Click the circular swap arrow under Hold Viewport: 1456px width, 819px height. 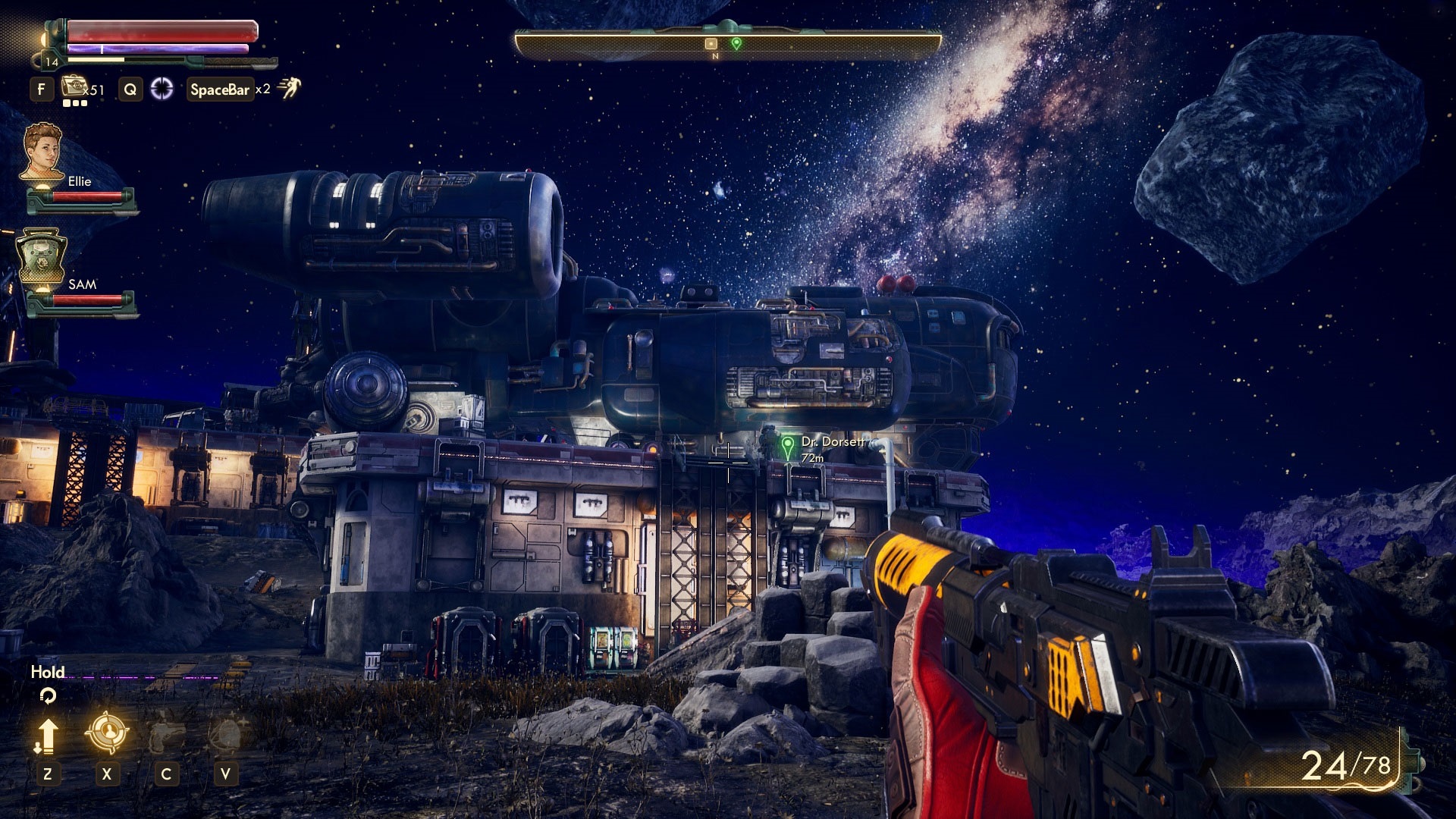[x=48, y=695]
